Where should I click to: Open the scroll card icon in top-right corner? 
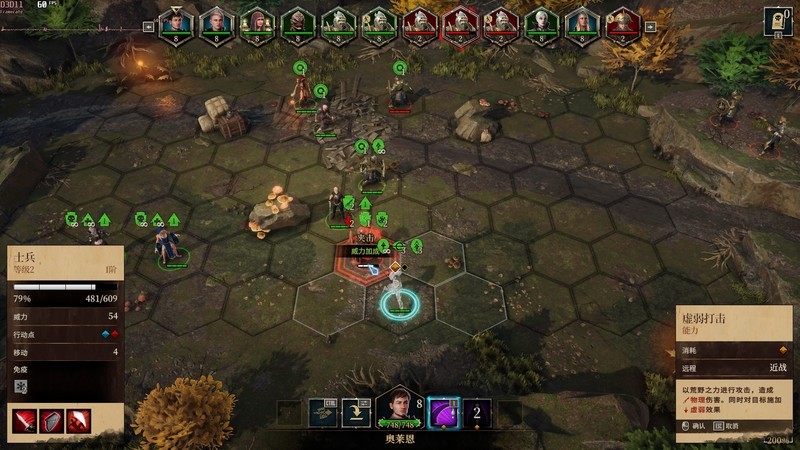tap(778, 21)
